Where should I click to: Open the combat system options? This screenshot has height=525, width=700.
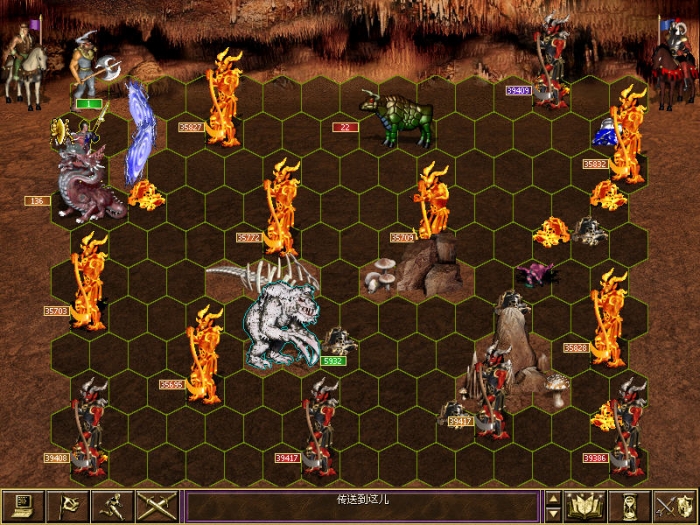click(x=21, y=506)
